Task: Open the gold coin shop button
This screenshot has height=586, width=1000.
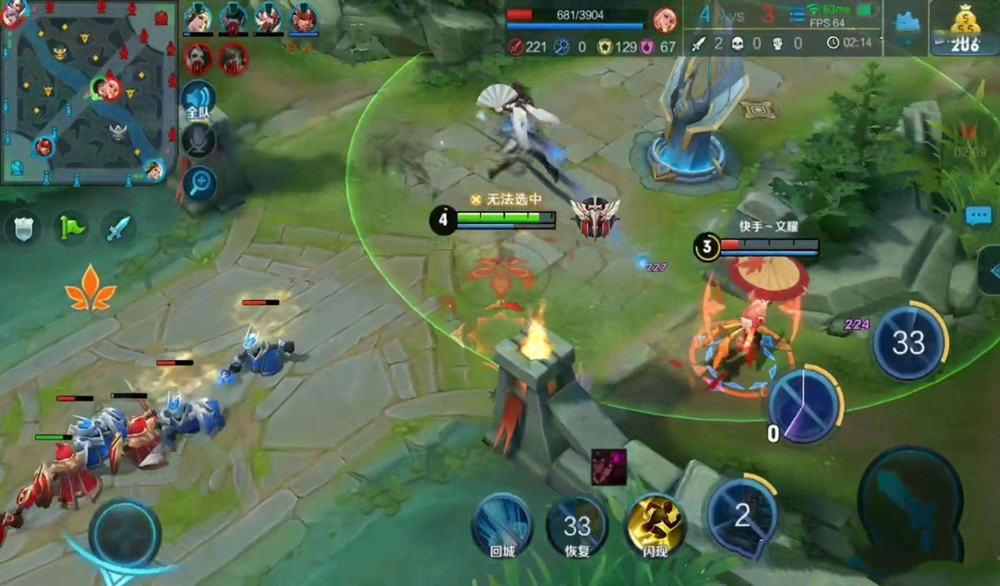Action: point(964,27)
